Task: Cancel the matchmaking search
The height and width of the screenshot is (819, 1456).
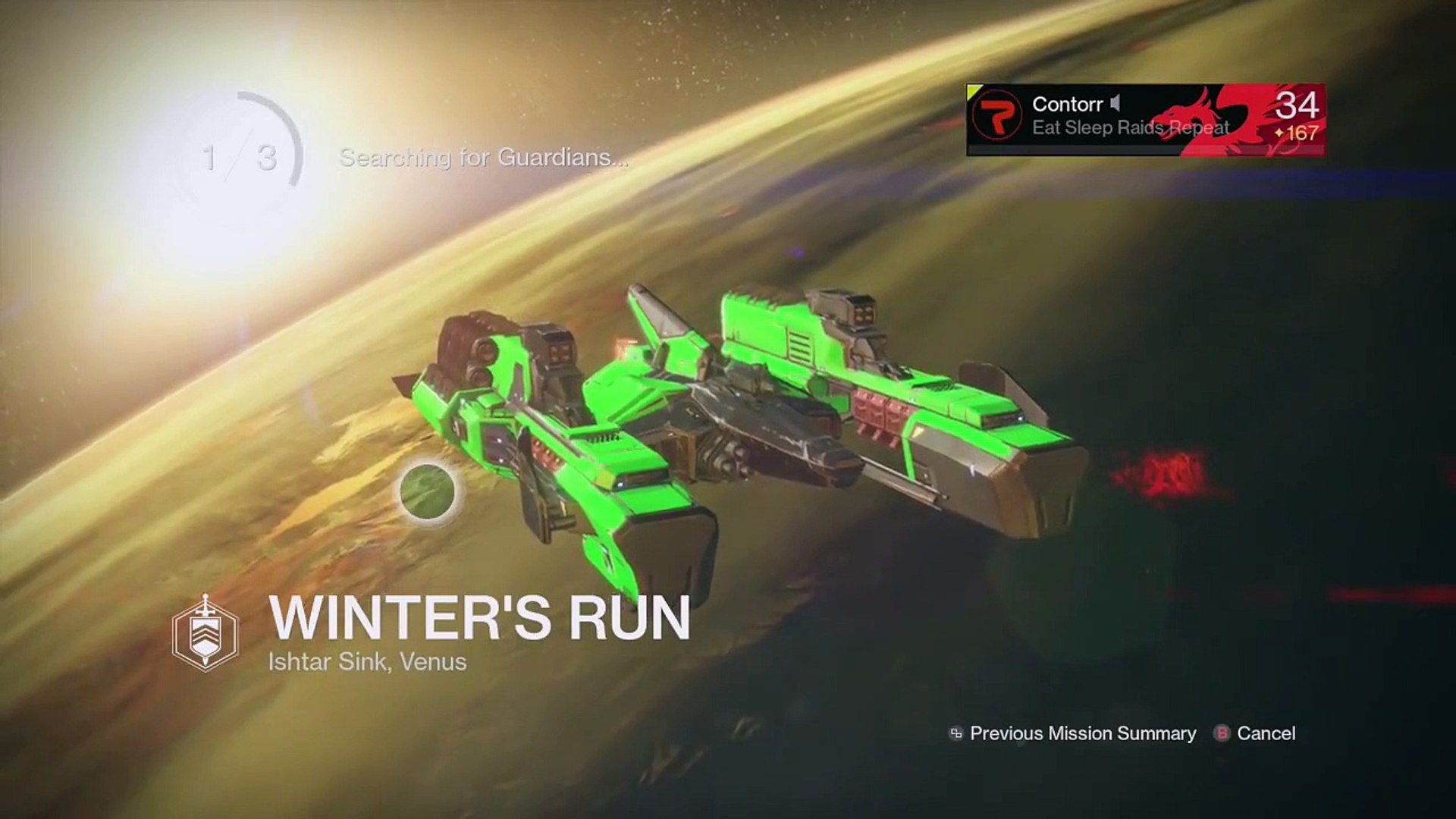Action: (1256, 733)
